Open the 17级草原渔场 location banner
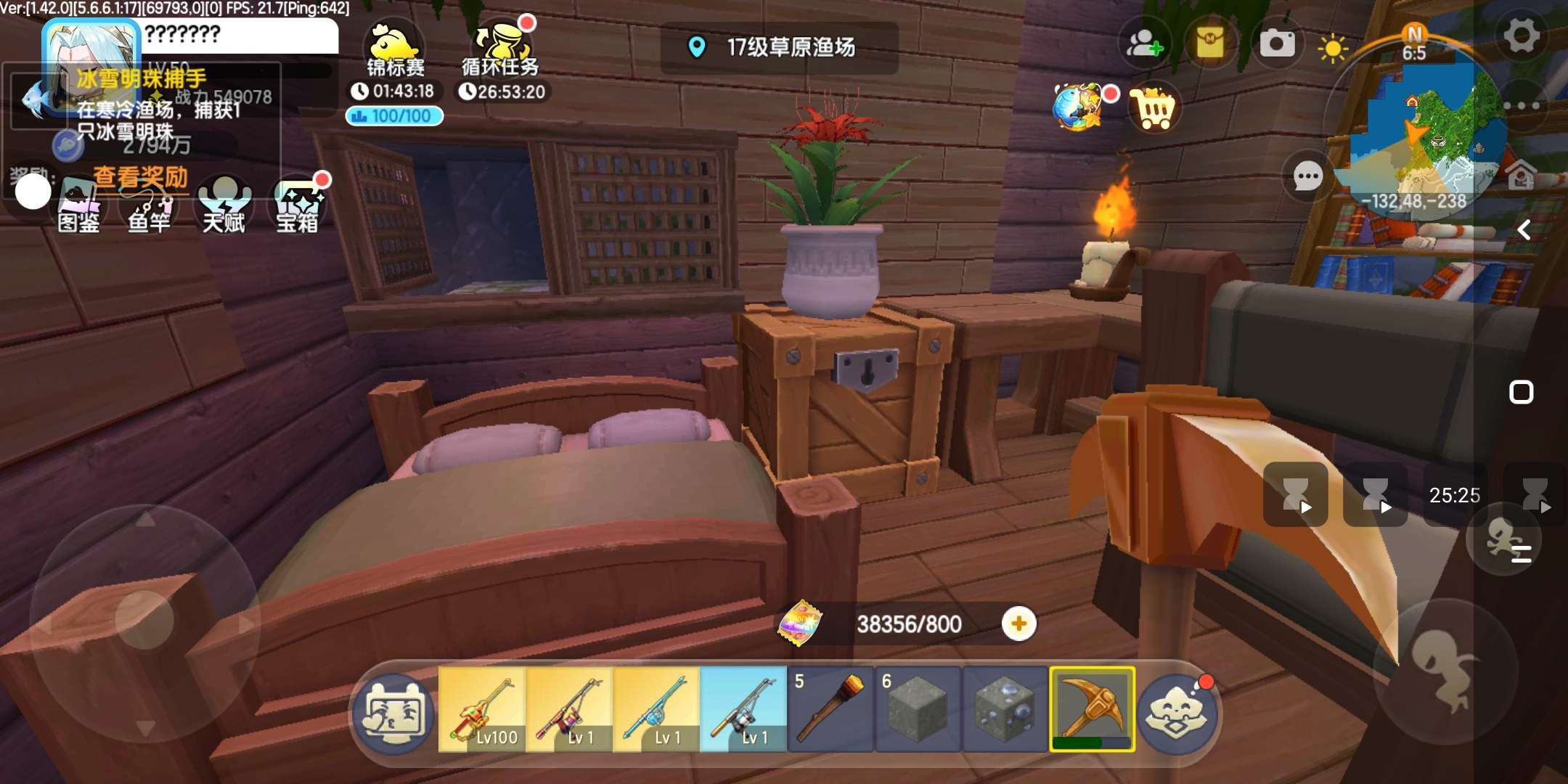 [x=779, y=48]
